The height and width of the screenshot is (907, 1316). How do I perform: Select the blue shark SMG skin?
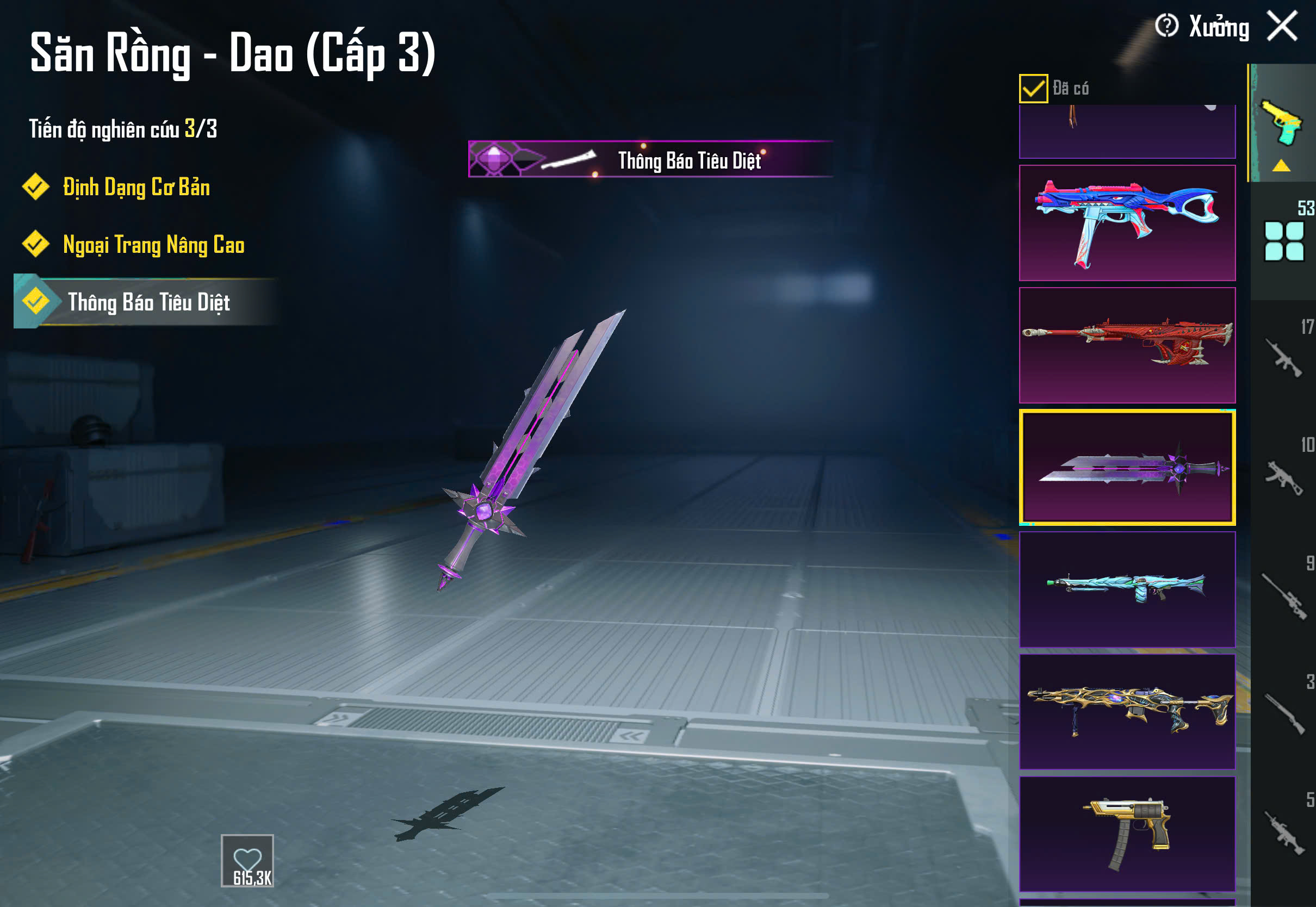(1127, 223)
